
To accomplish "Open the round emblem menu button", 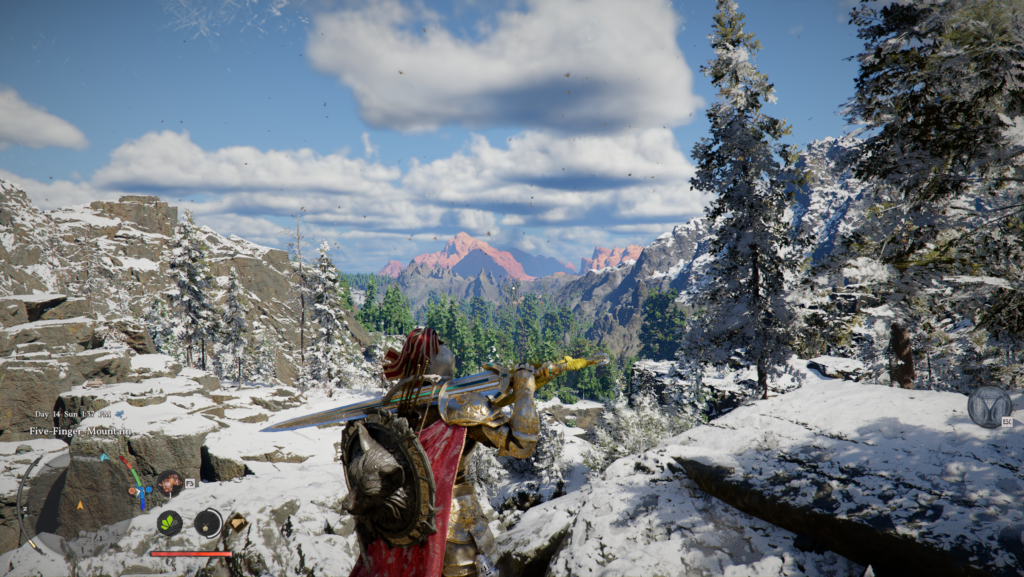I will 989,406.
